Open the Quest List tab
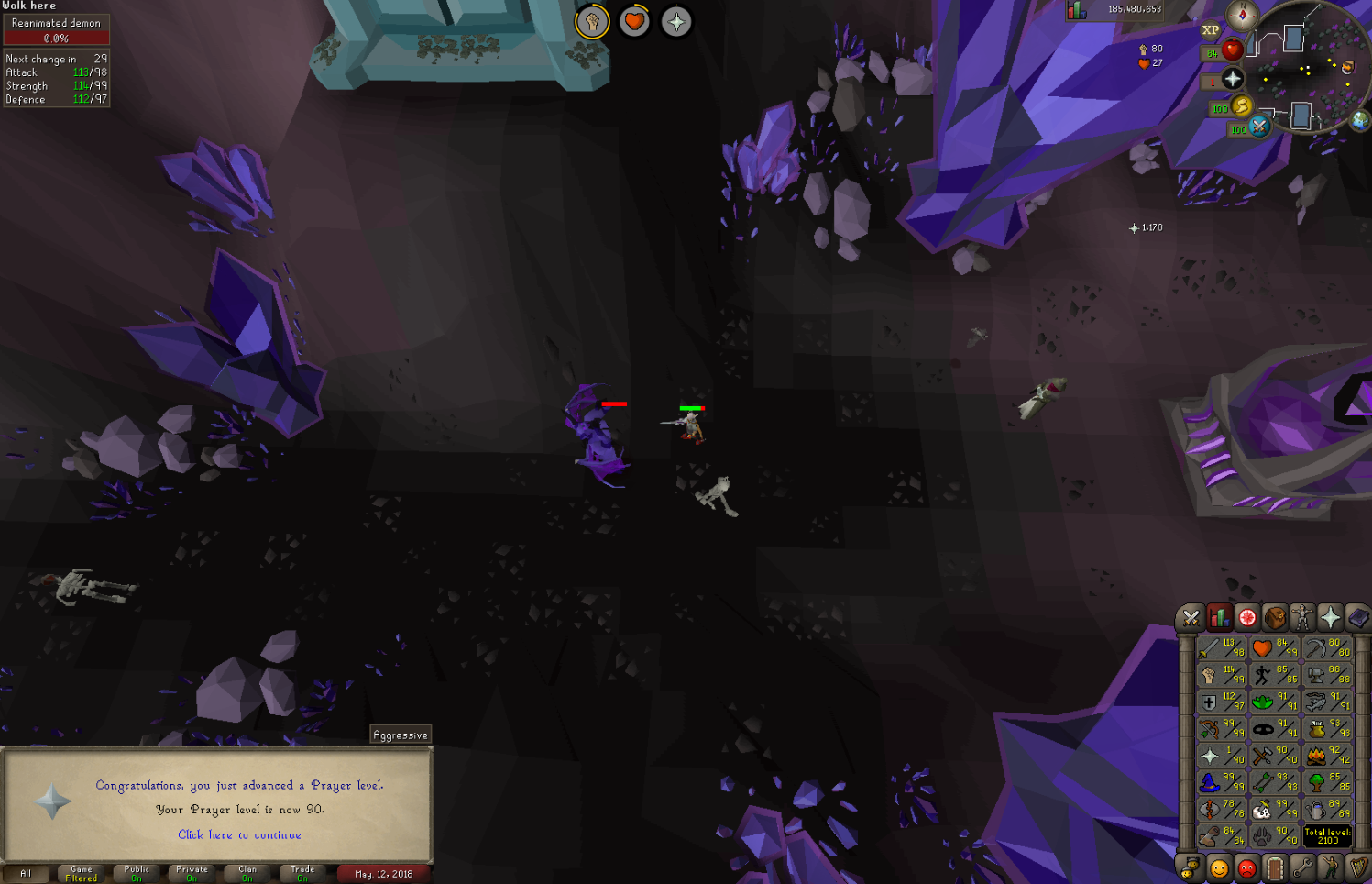This screenshot has height=884, width=1372. [x=1246, y=618]
